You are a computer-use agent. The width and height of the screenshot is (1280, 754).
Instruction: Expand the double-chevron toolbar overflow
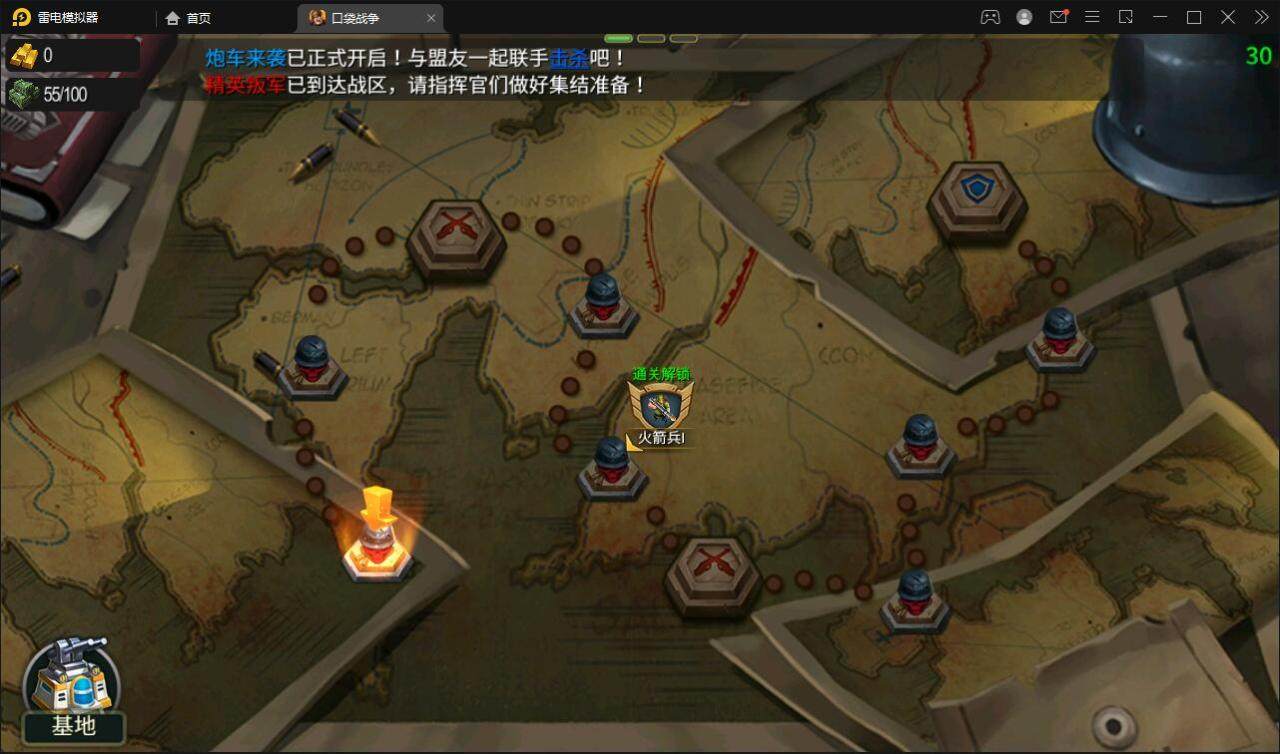tap(1260, 17)
